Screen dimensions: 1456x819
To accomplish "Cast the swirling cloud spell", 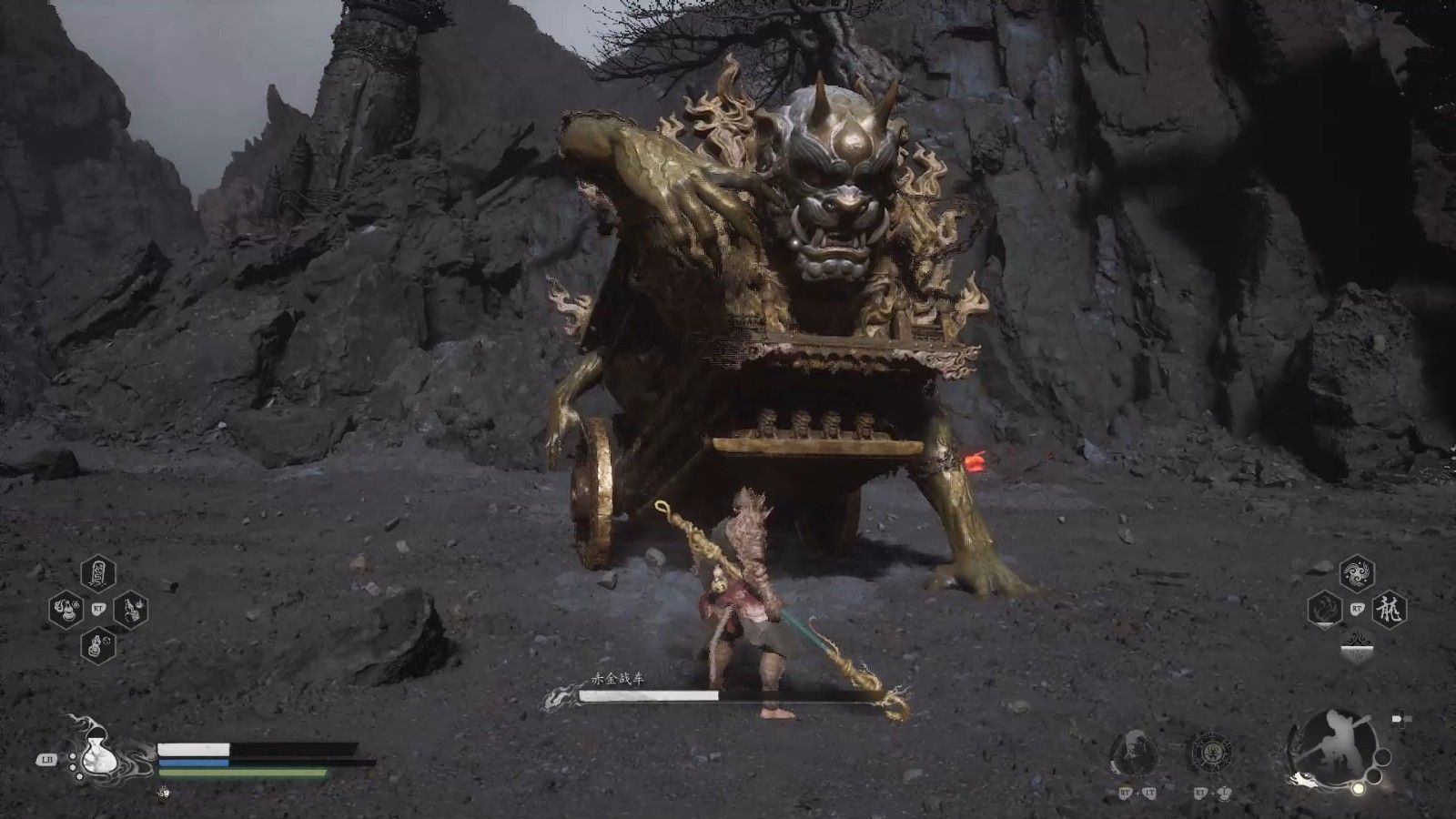I will coord(1357,574).
